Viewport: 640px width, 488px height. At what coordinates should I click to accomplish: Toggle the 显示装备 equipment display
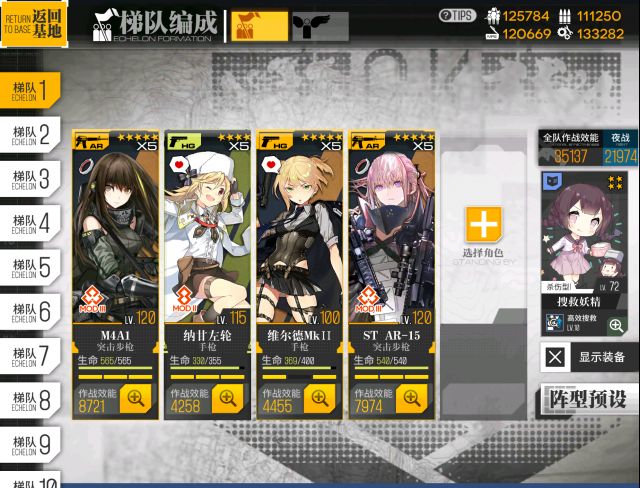coord(589,357)
